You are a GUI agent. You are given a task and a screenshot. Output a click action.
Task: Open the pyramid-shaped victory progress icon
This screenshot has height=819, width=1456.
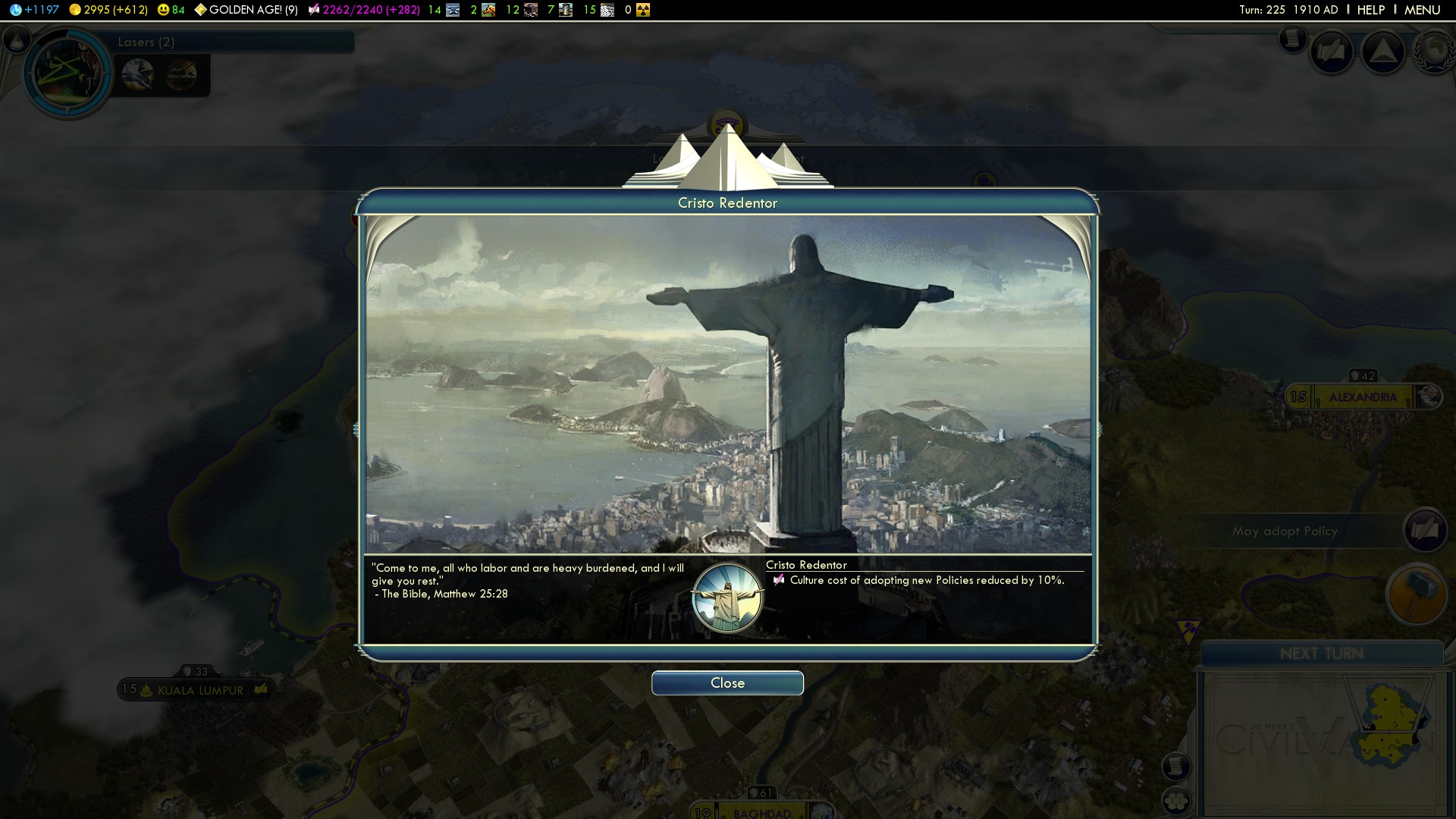click(x=1383, y=52)
